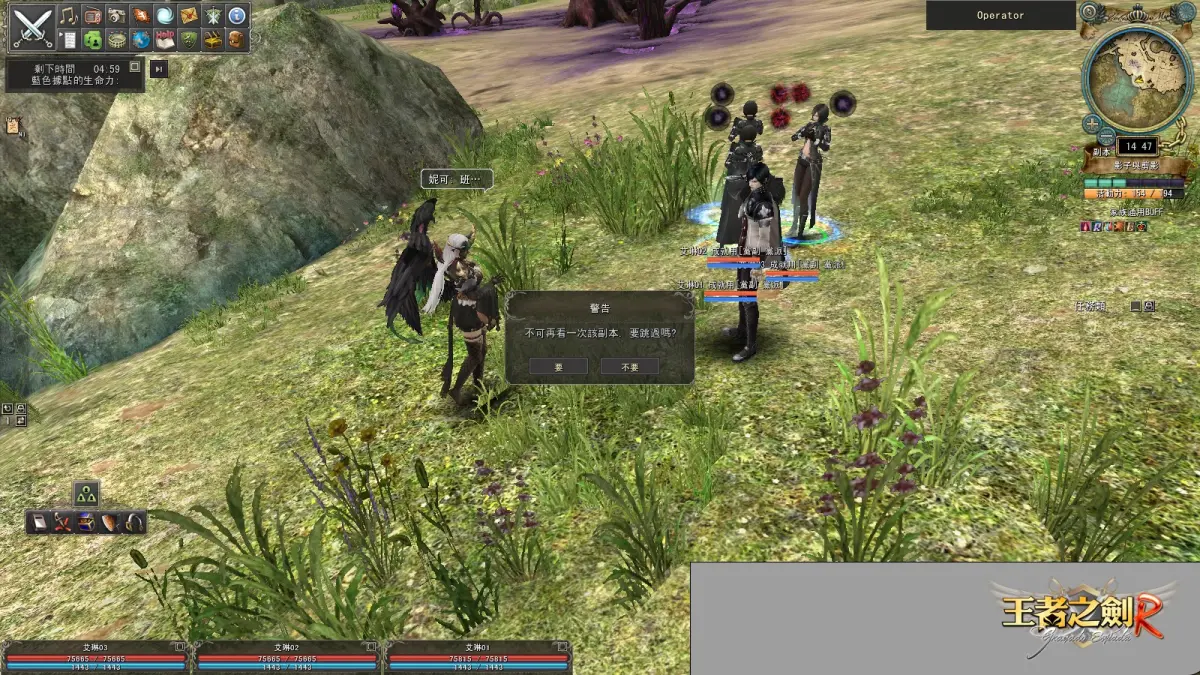1200x675 pixels.
Task: Open the globe world map icon
Action: [x=141, y=40]
